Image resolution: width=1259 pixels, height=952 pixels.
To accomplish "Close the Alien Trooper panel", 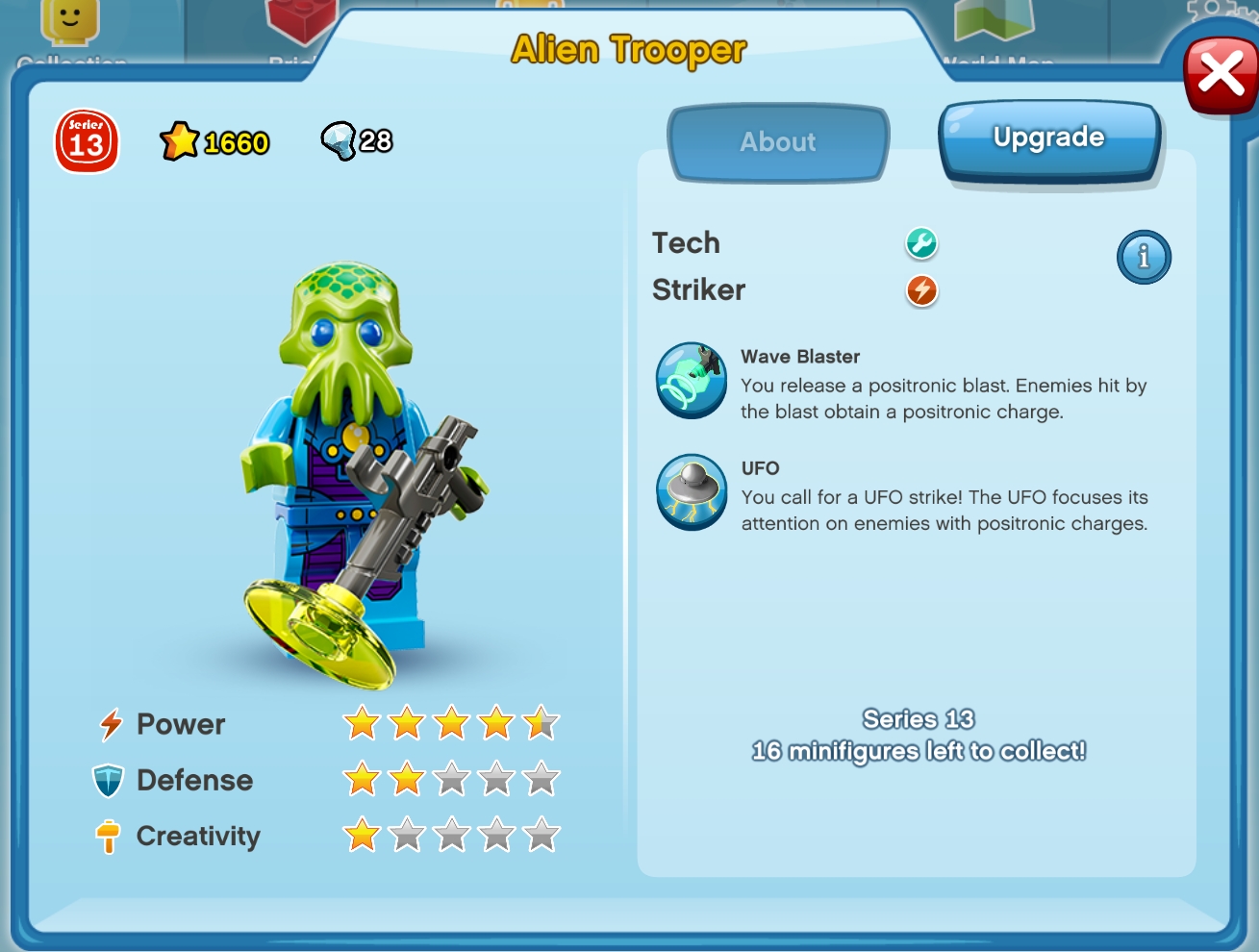I will coord(1221,74).
